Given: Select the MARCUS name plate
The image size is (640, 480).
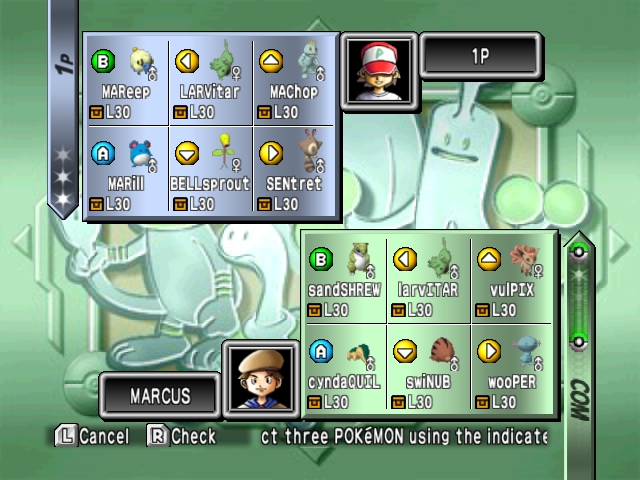Looking at the screenshot, I should (x=160, y=395).
